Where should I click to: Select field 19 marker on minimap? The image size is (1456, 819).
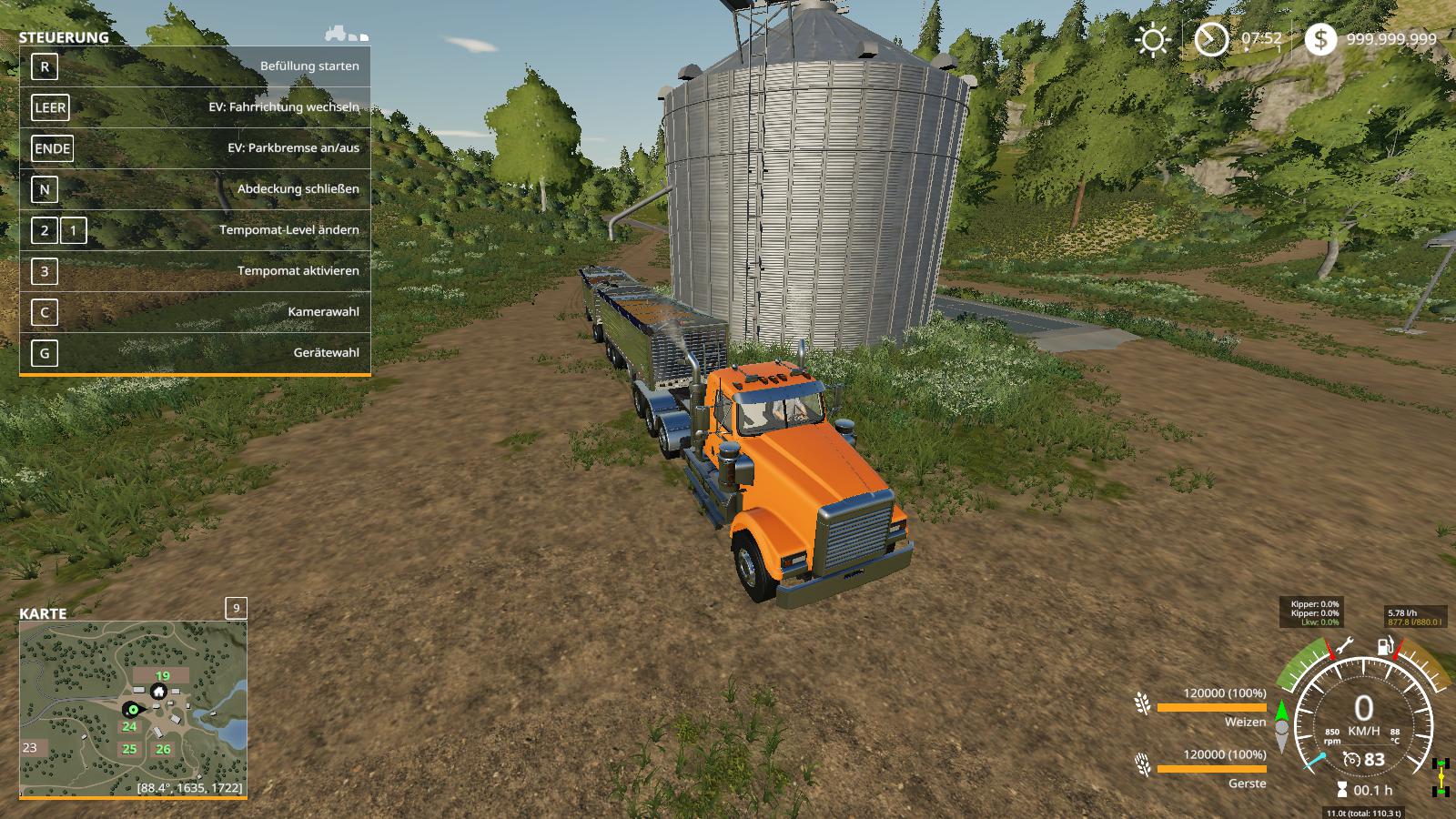162,676
